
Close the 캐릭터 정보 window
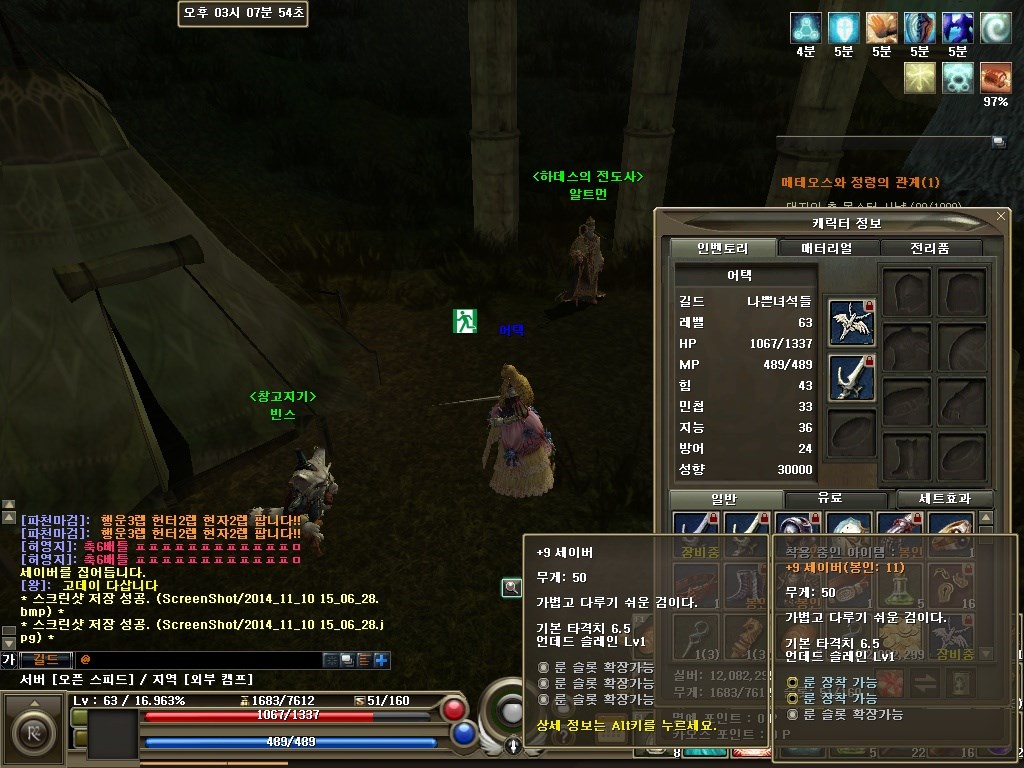pyautogui.click(x=1001, y=216)
